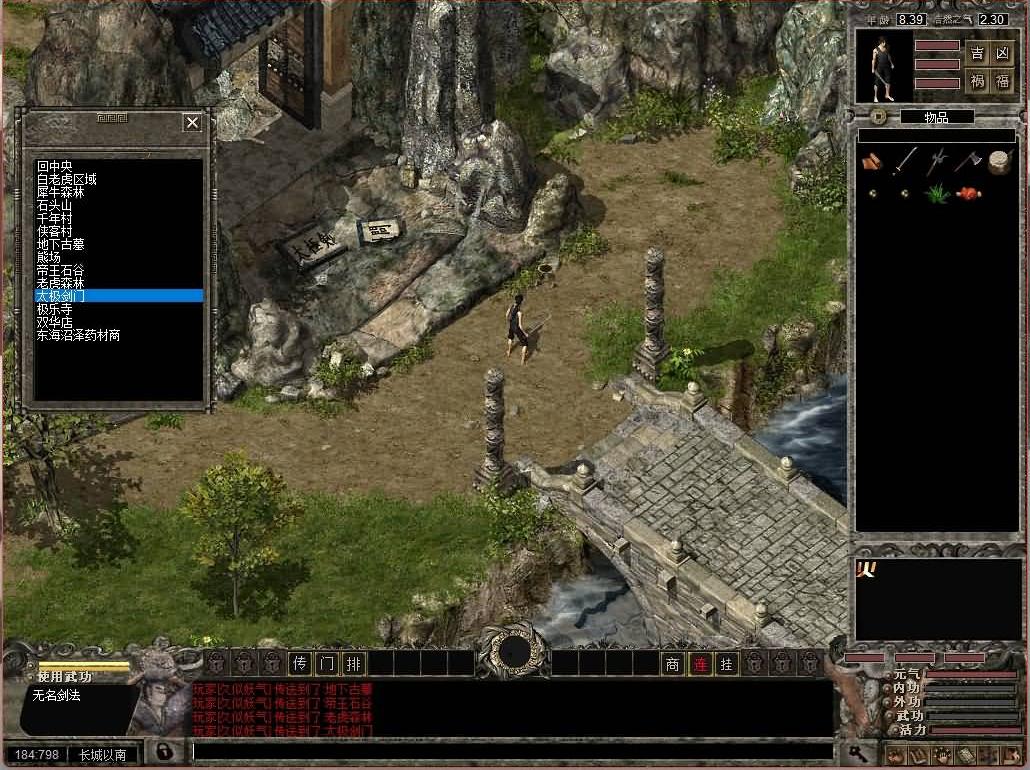
Task: Click the 传 button on the bottom bar
Action: (x=300, y=663)
